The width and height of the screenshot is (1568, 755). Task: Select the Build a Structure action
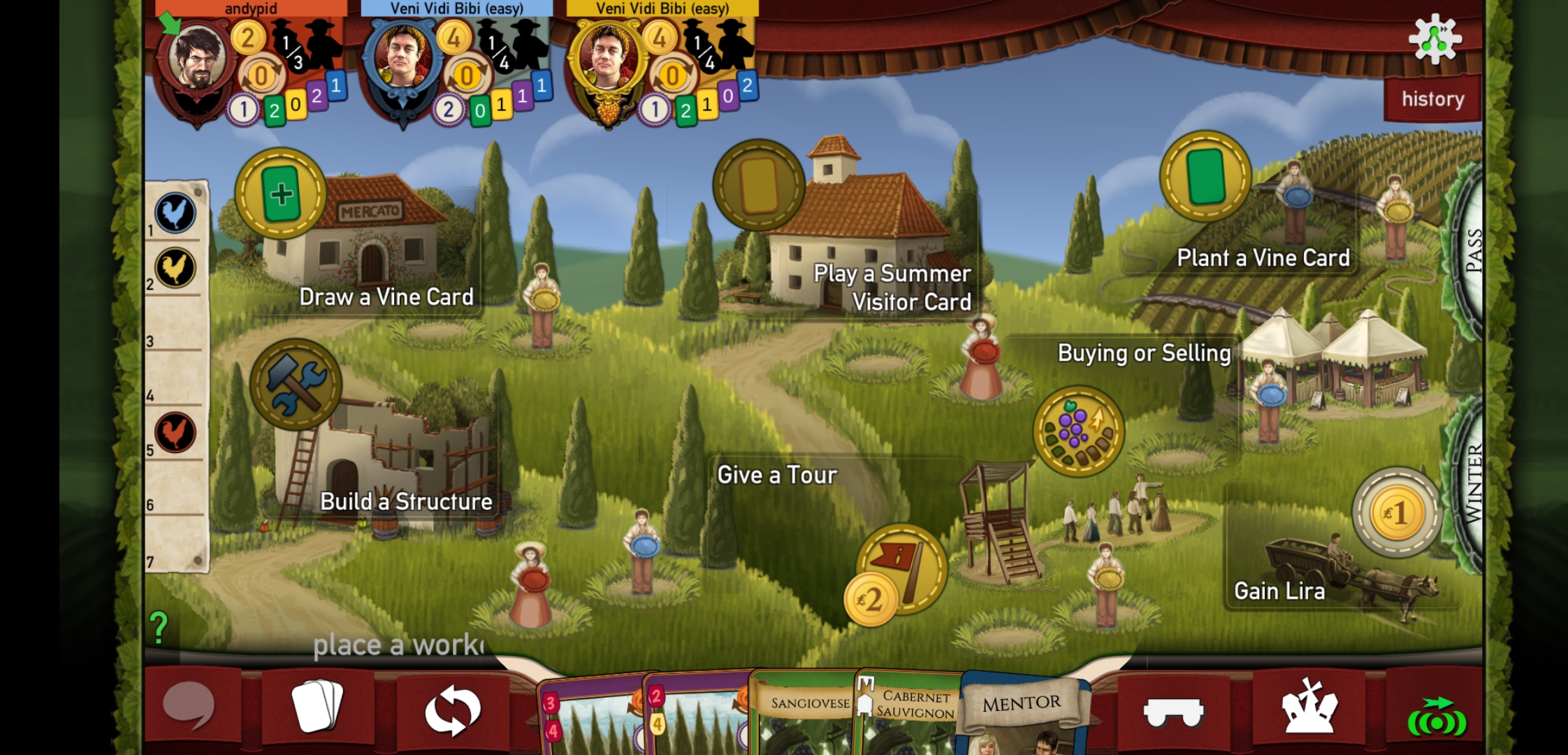(296, 384)
